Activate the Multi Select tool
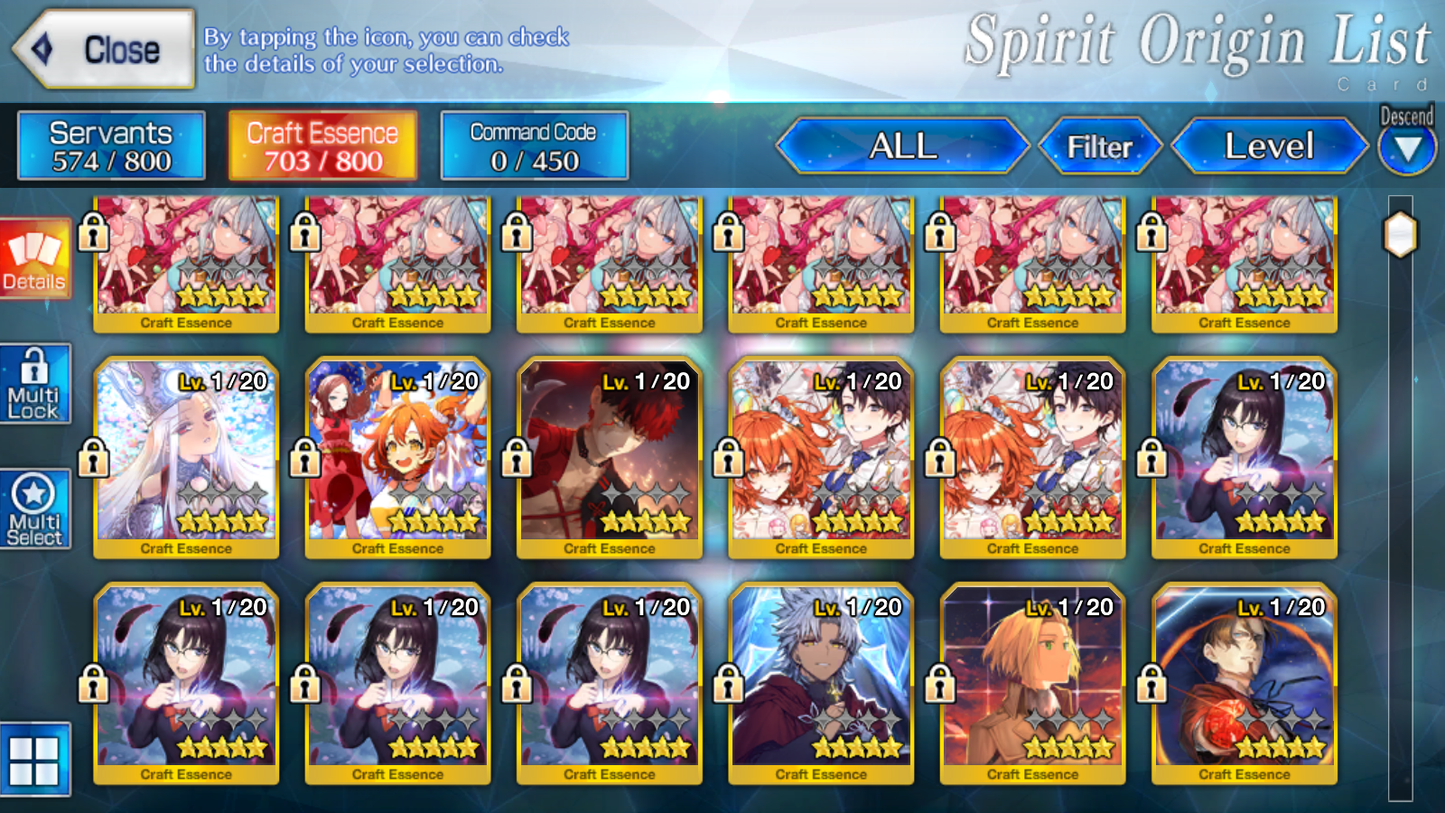This screenshot has width=1445, height=813. 33,508
